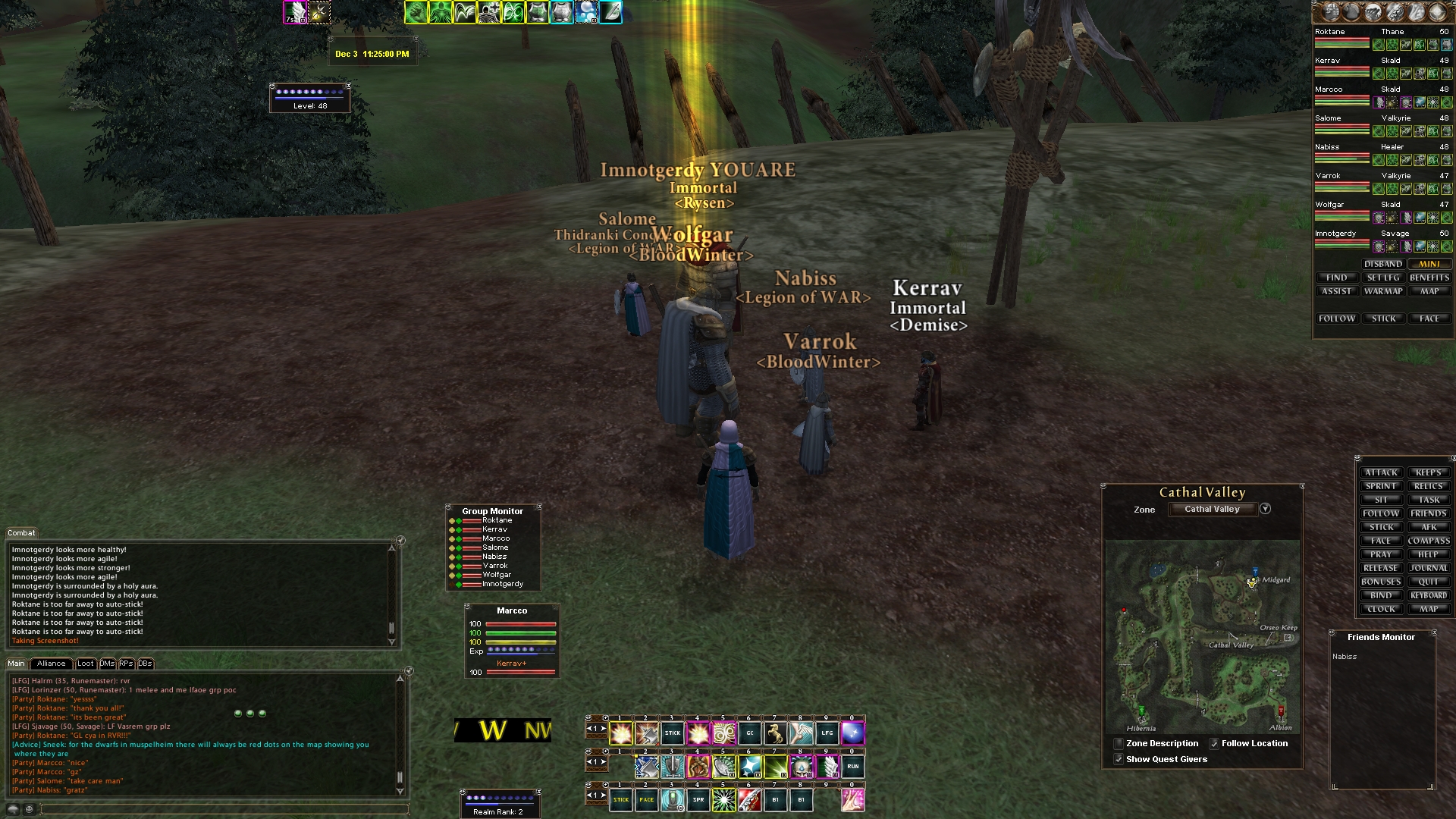The width and height of the screenshot is (1456, 819).
Task: Uncheck Show Quest Givers
Action: click(x=1119, y=759)
